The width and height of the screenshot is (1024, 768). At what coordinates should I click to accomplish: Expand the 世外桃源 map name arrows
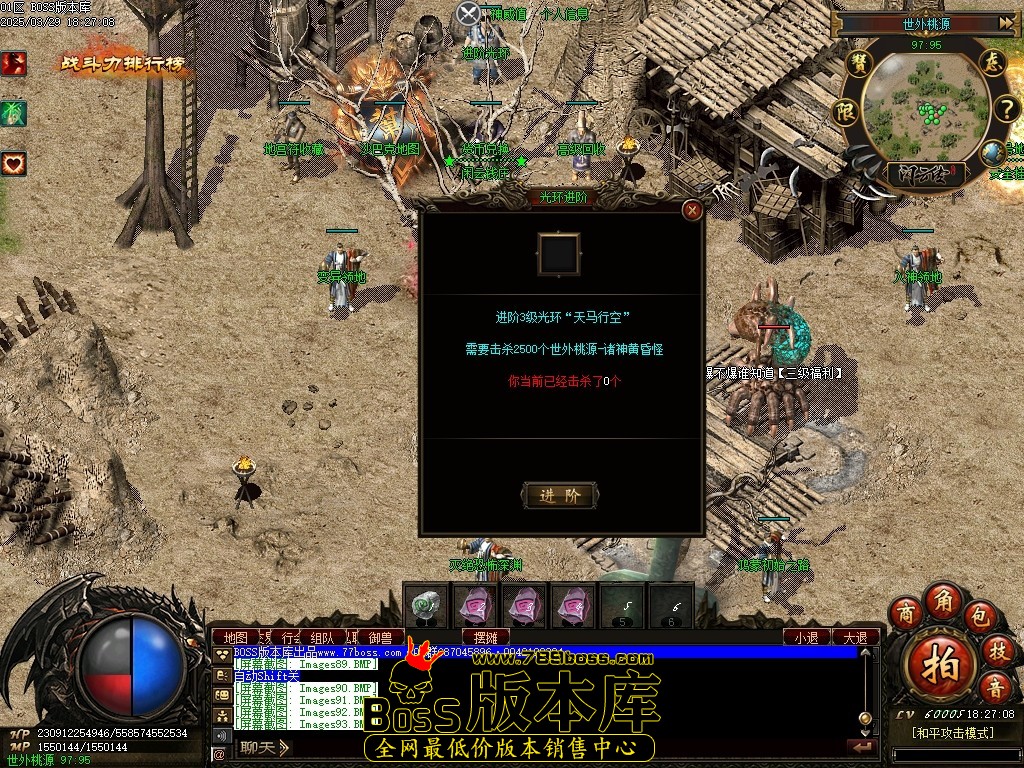pos(1007,24)
